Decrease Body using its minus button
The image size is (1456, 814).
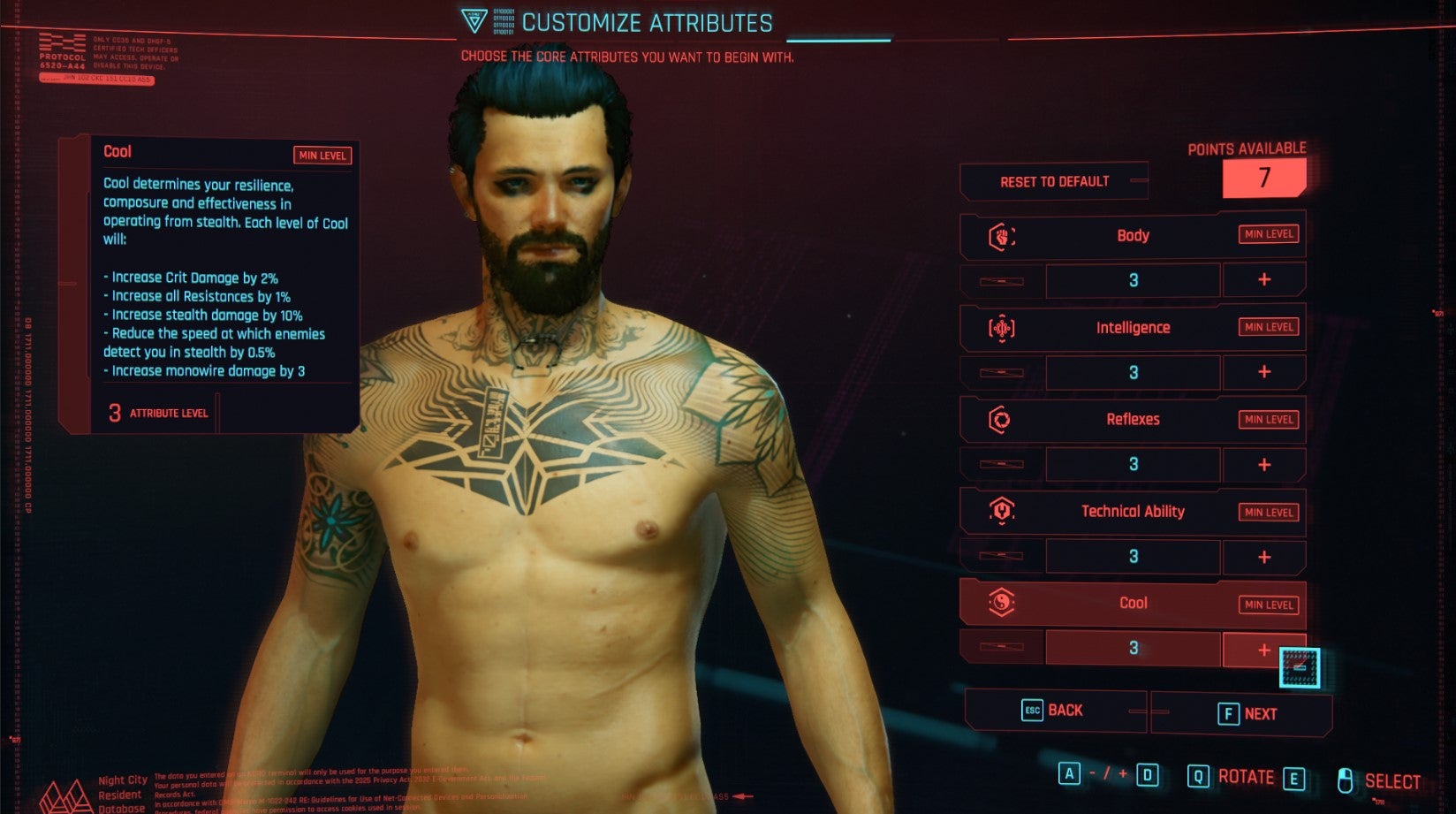coord(997,281)
